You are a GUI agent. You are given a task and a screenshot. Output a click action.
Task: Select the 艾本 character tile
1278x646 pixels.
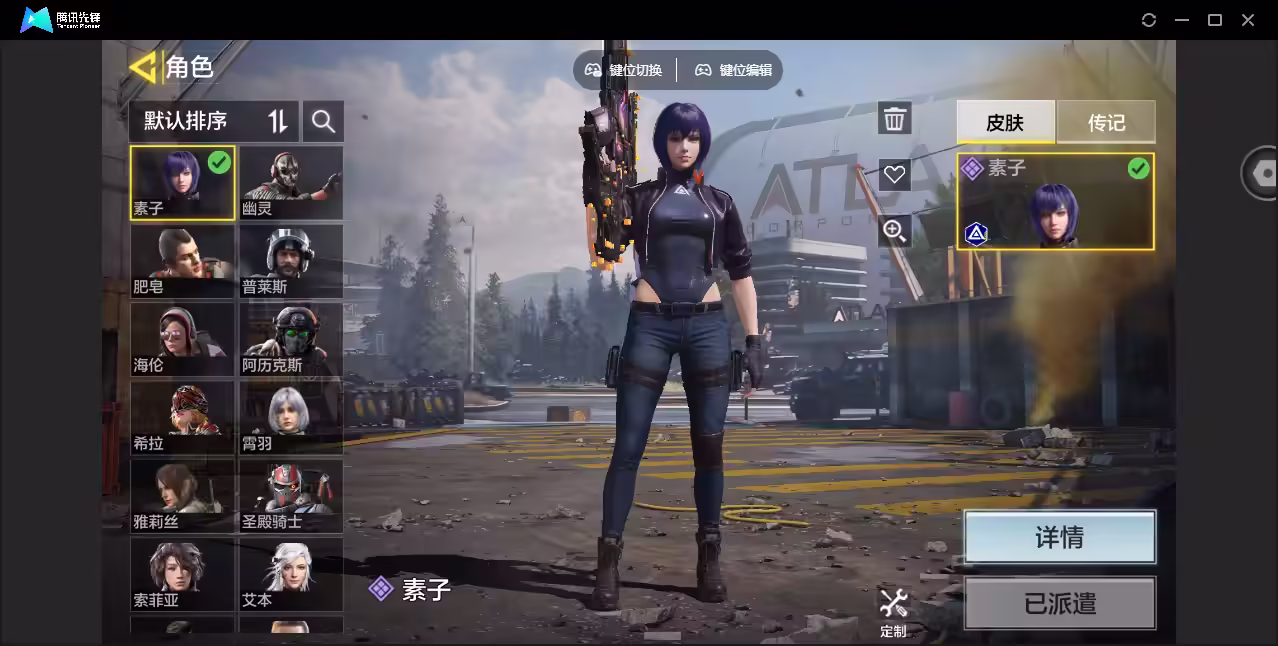[x=291, y=573]
